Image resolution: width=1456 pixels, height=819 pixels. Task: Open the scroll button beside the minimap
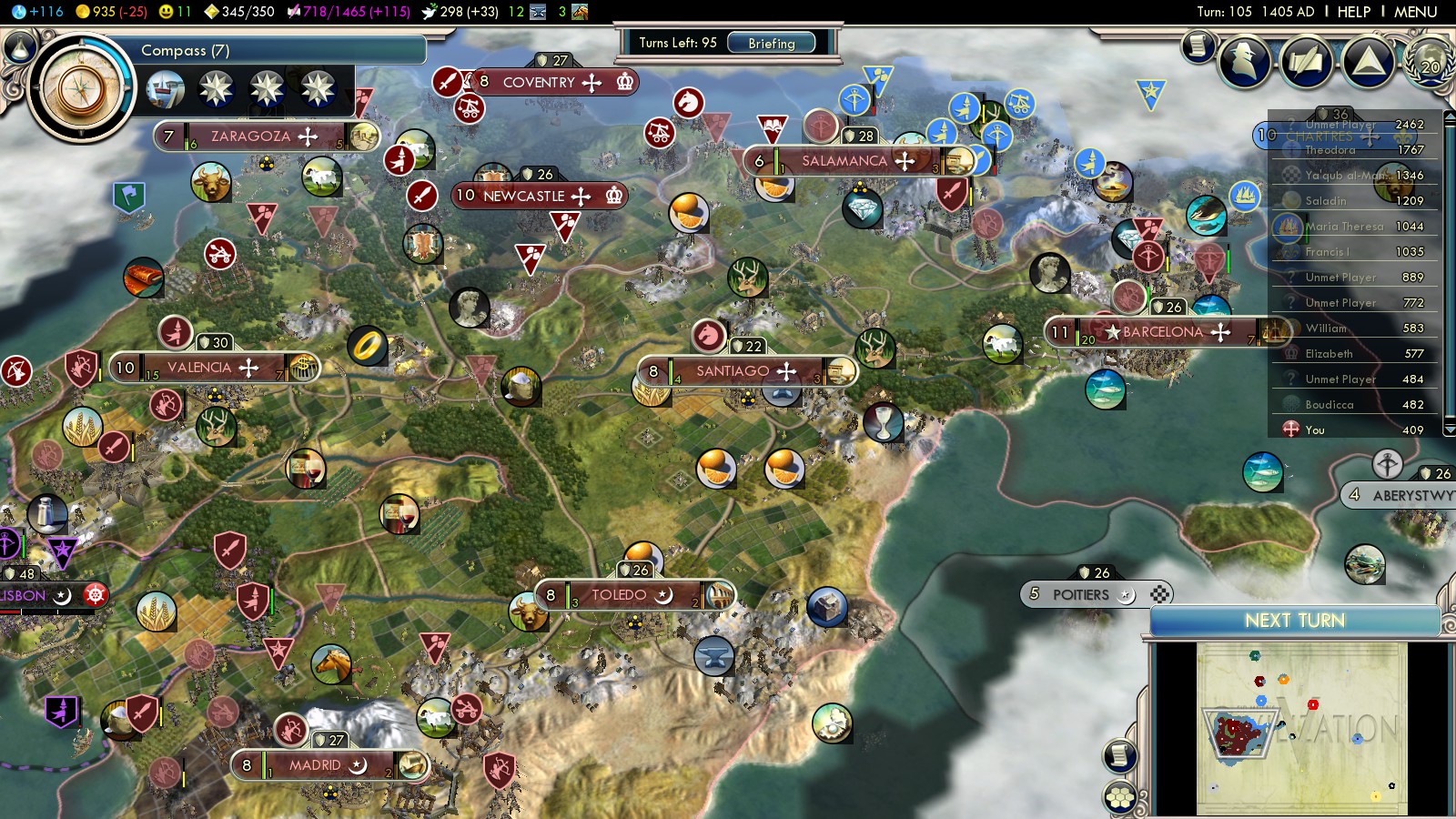click(x=1120, y=755)
